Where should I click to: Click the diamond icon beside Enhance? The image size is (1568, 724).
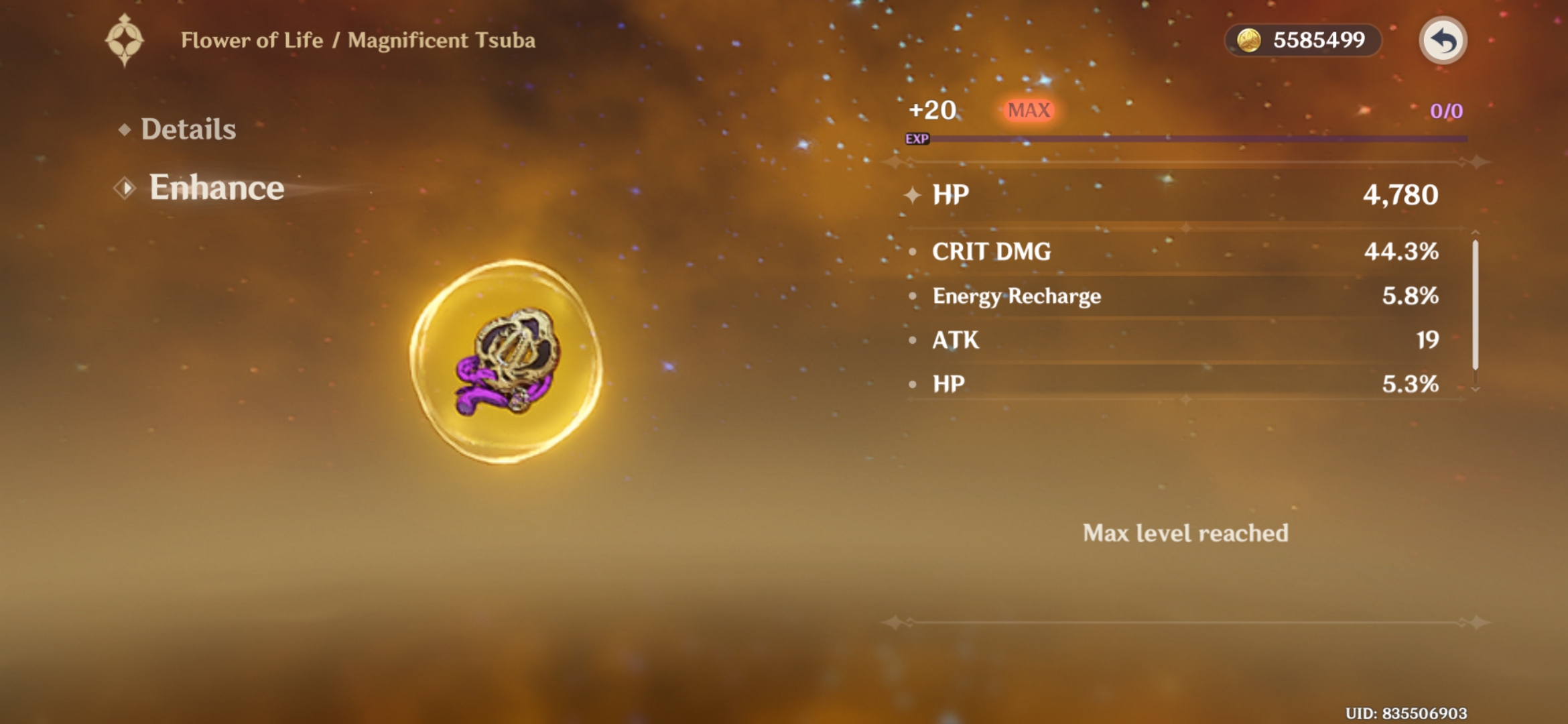click(x=124, y=188)
